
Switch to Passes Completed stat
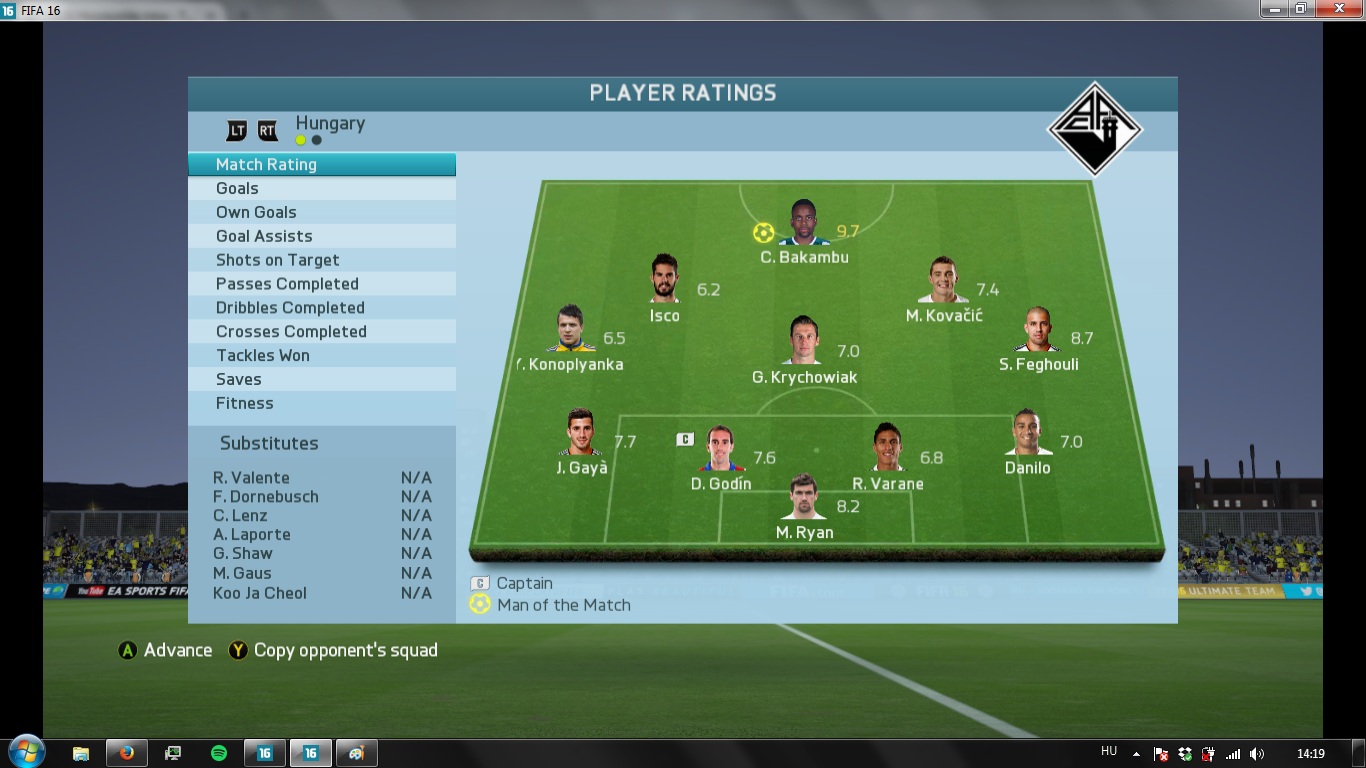(x=321, y=284)
